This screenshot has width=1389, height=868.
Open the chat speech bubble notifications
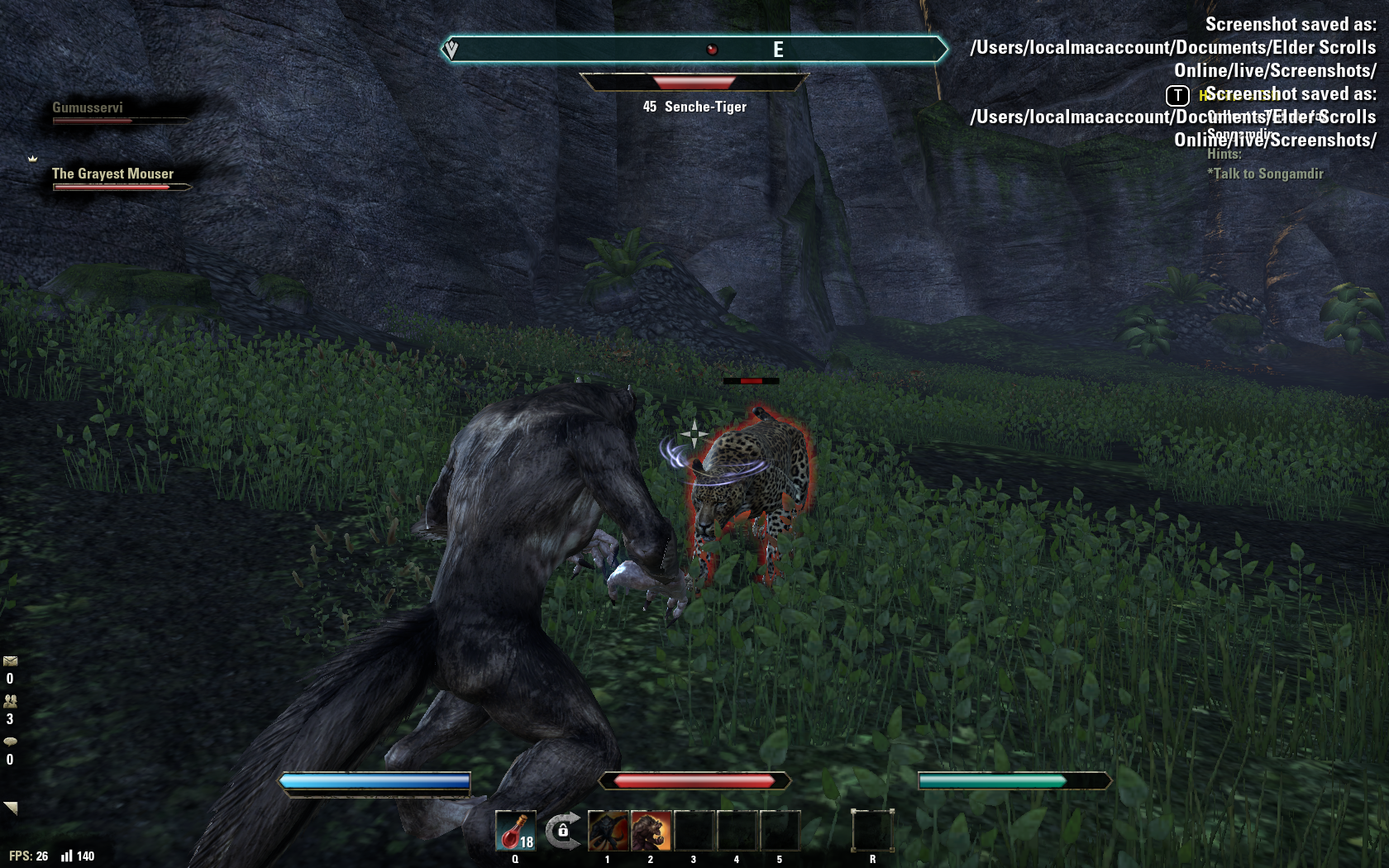[x=10, y=742]
